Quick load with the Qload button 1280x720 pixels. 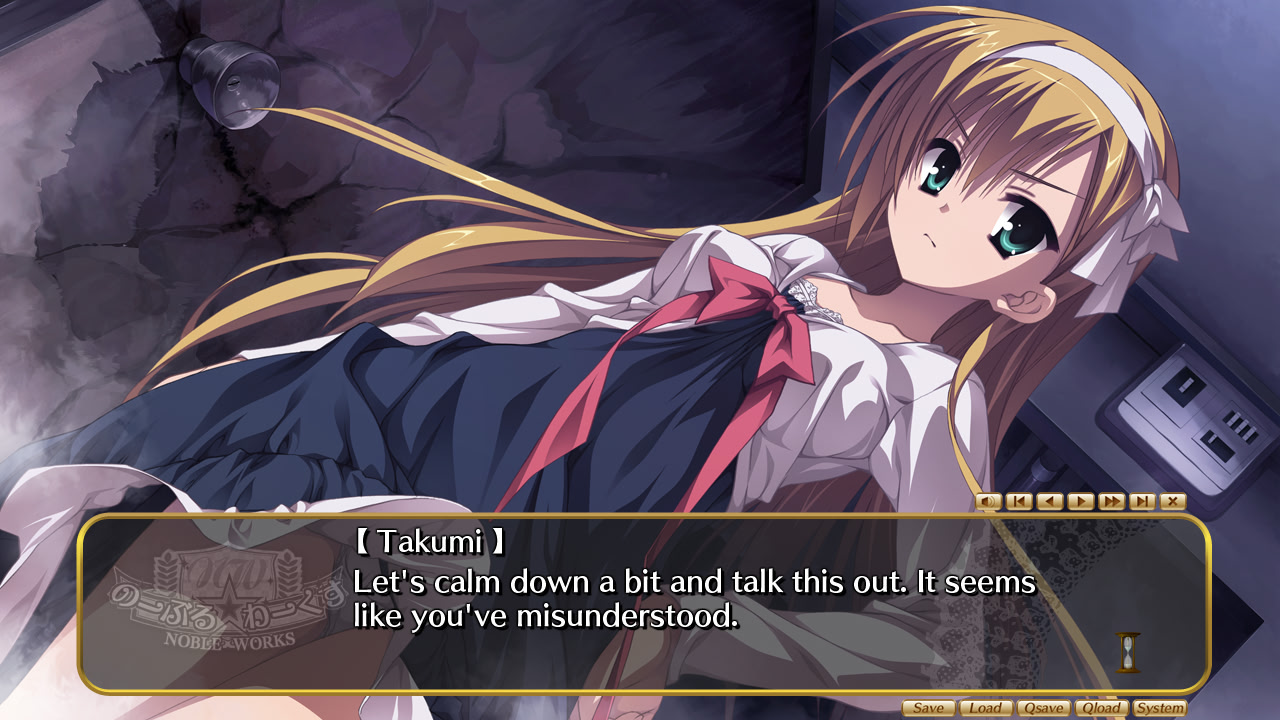tap(1102, 708)
